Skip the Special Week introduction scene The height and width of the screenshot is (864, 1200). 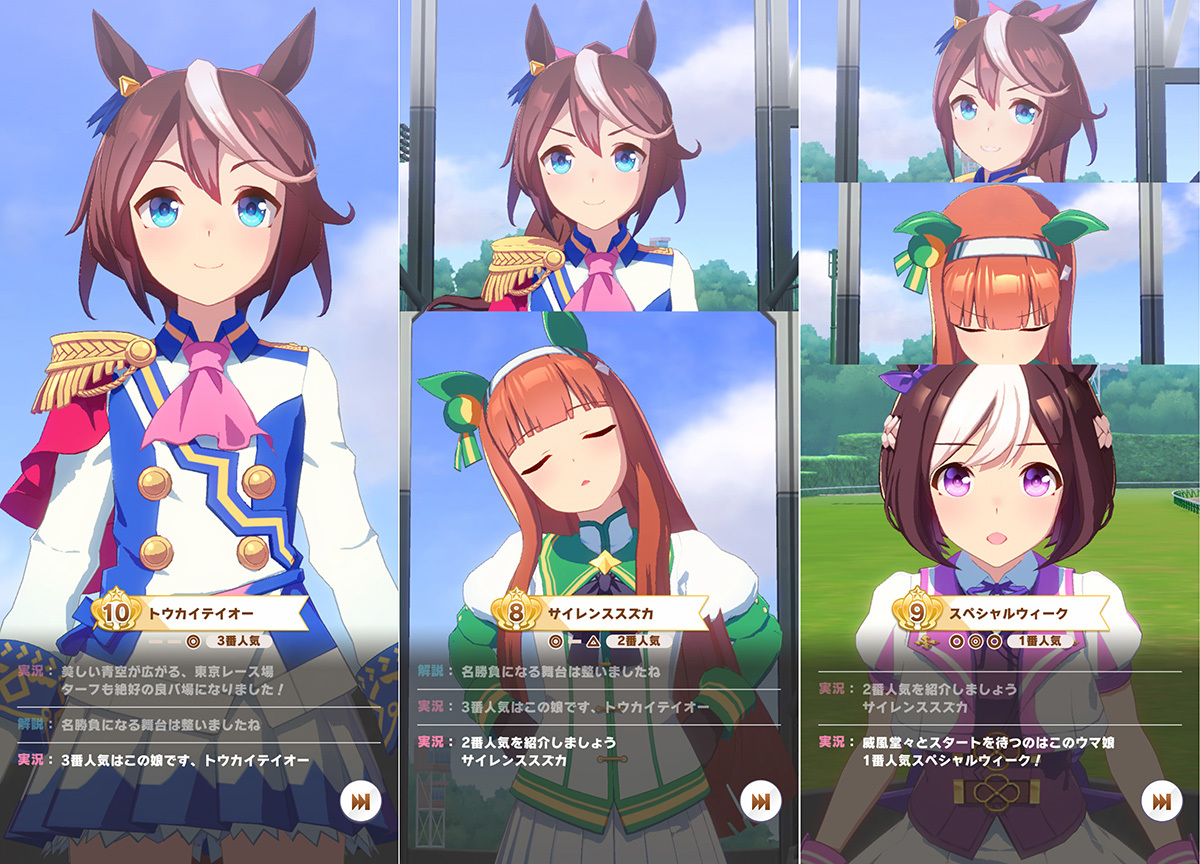click(x=1160, y=801)
